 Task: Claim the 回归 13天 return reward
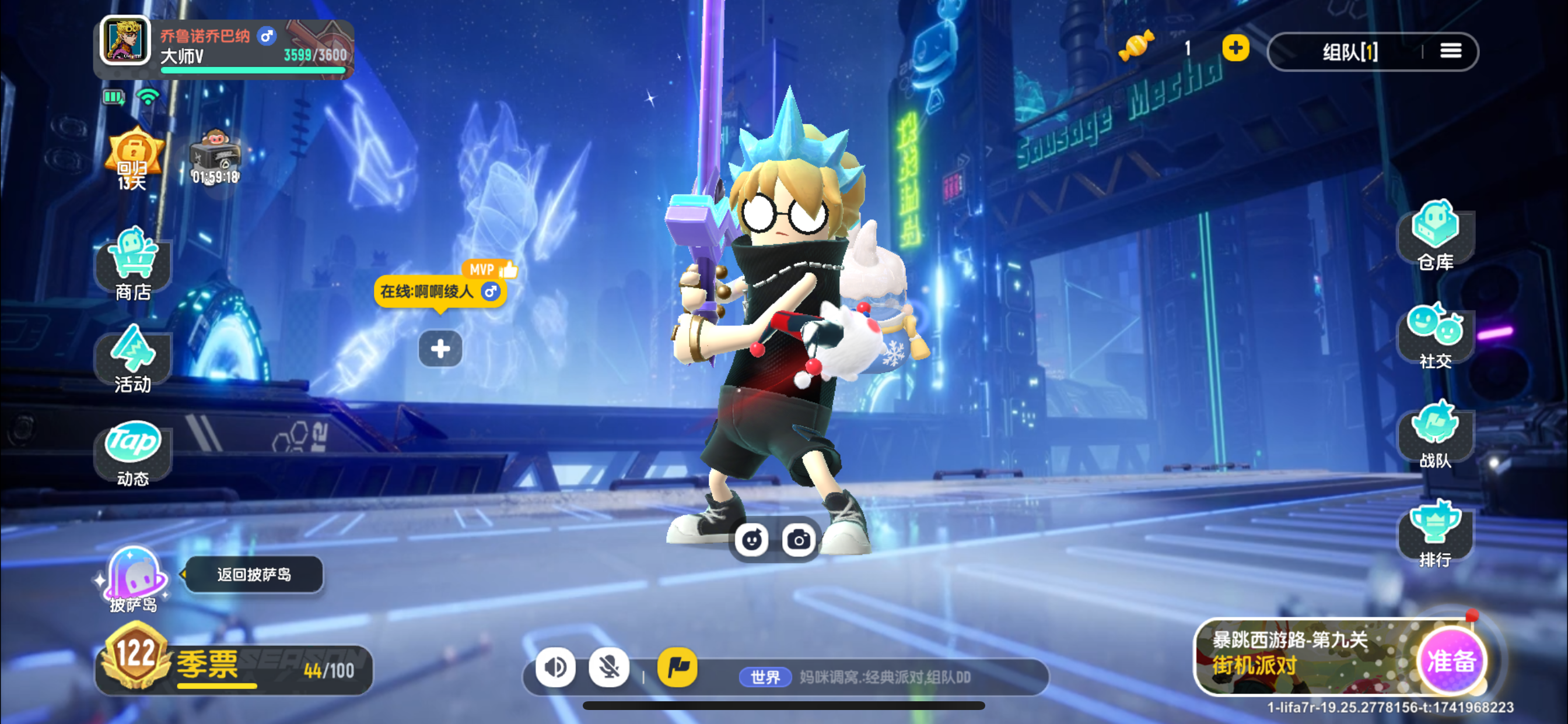134,158
